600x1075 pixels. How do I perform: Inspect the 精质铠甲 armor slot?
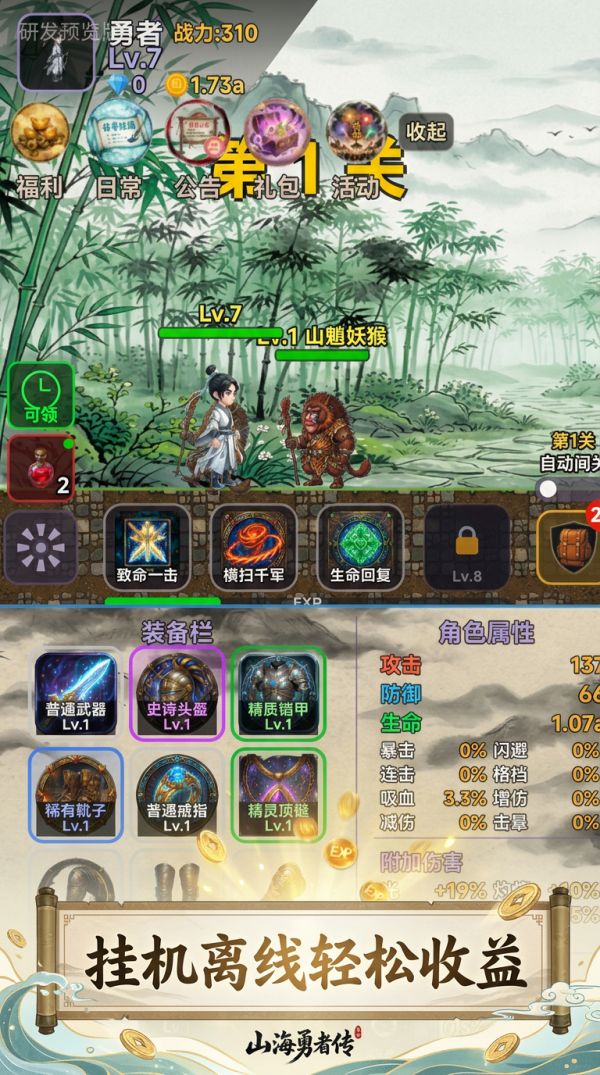tap(278, 692)
